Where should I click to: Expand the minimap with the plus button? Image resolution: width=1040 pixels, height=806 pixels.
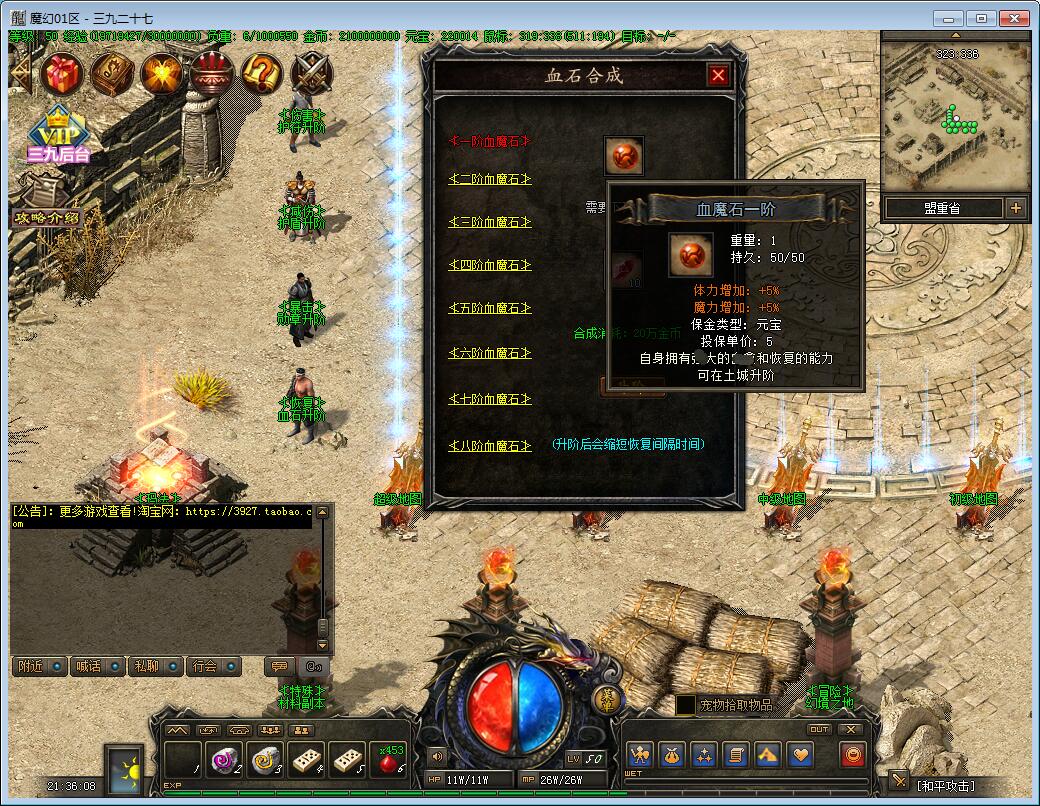[x=1016, y=208]
